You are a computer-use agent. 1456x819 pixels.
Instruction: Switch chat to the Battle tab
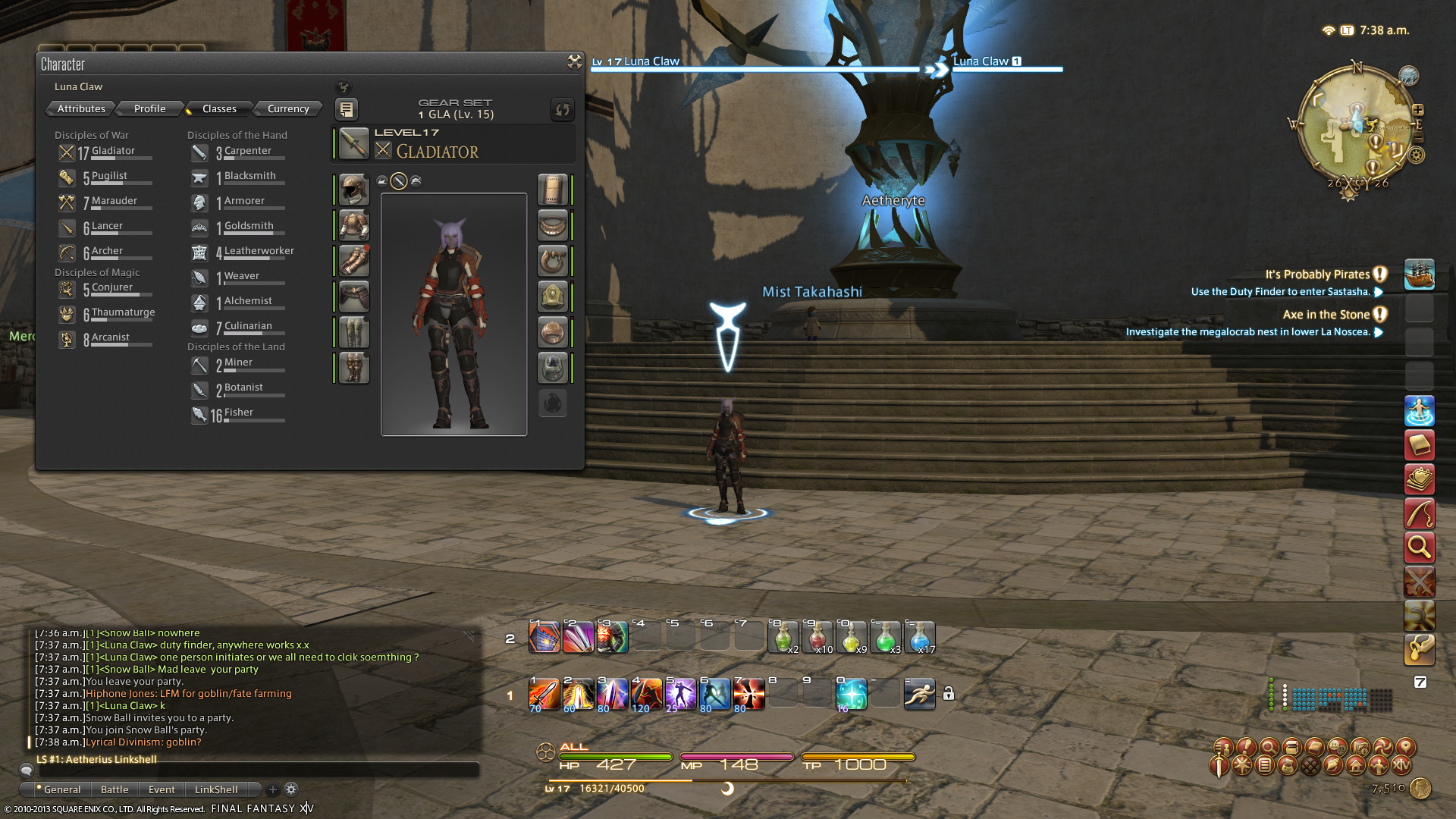[x=115, y=789]
